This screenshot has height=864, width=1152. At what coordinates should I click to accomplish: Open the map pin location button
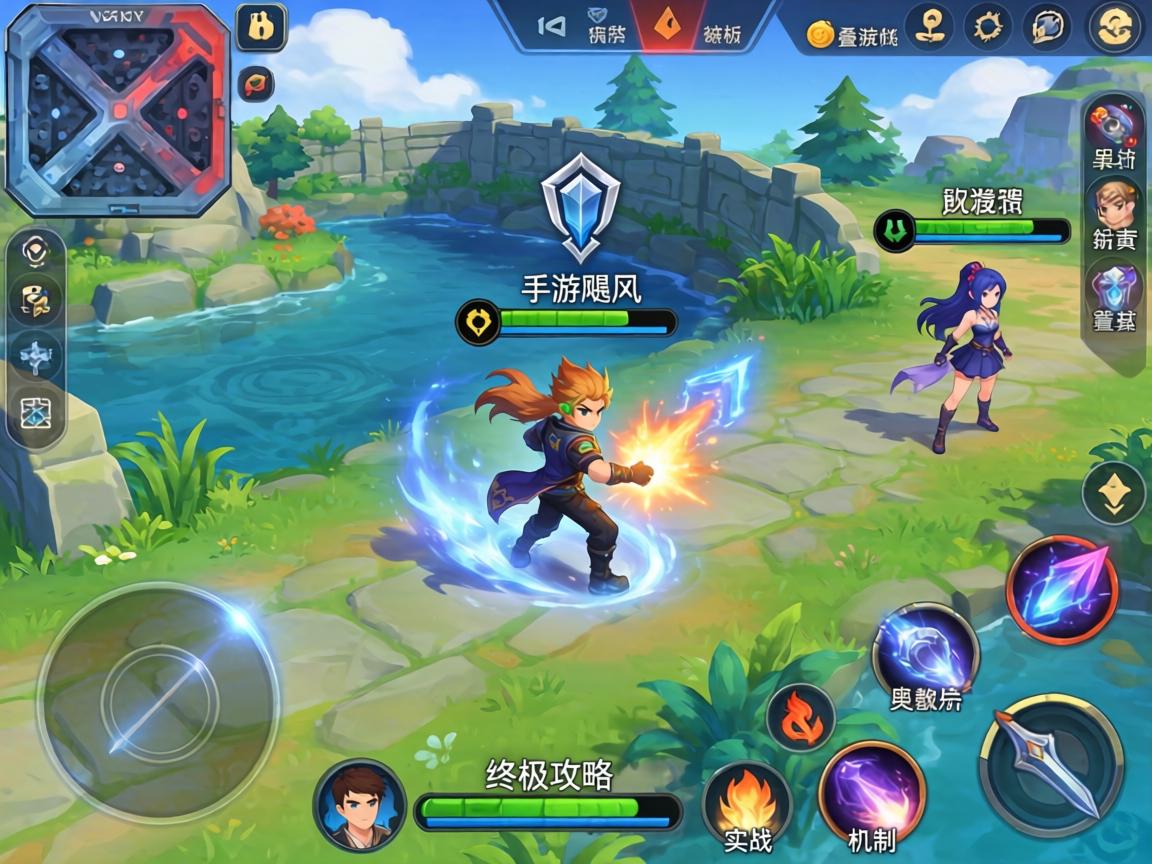929,27
